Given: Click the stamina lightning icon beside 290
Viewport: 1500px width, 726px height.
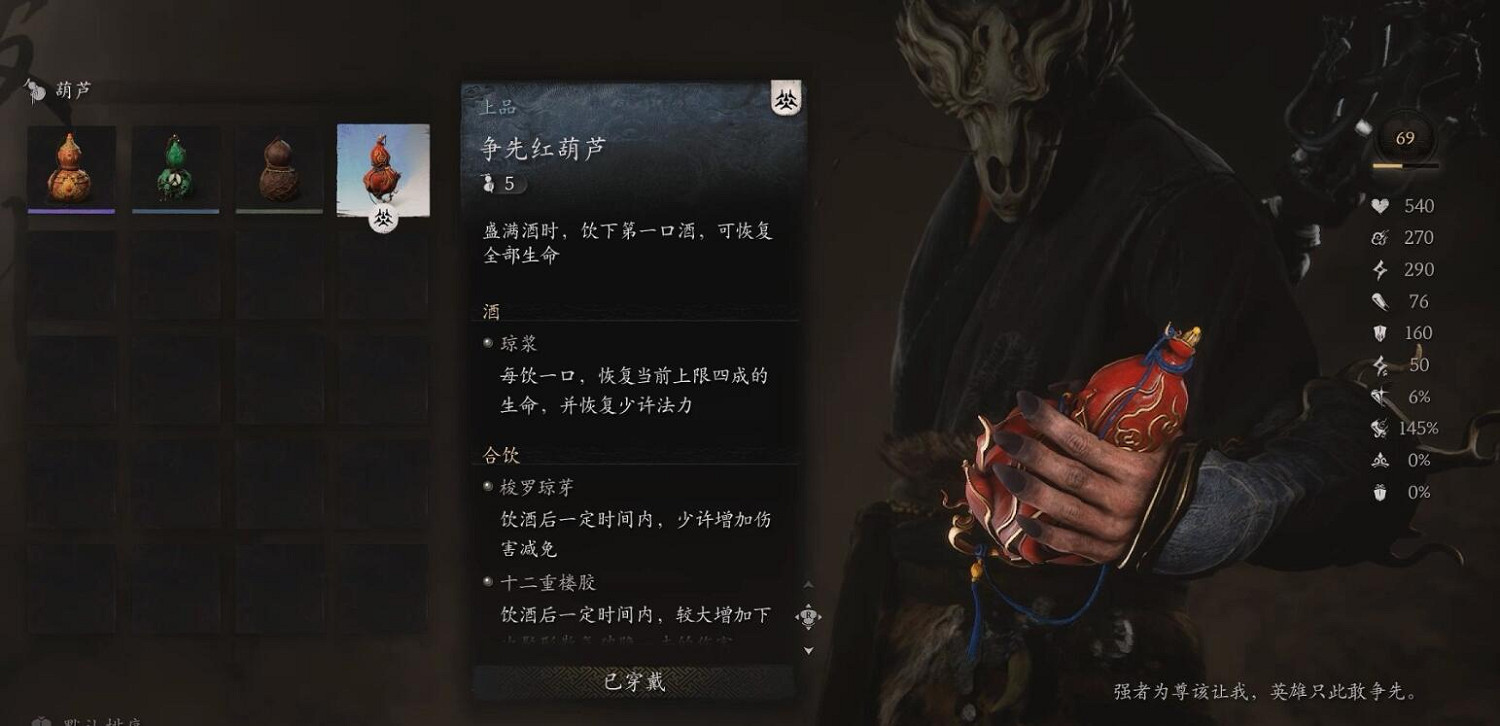Looking at the screenshot, I should (1378, 270).
